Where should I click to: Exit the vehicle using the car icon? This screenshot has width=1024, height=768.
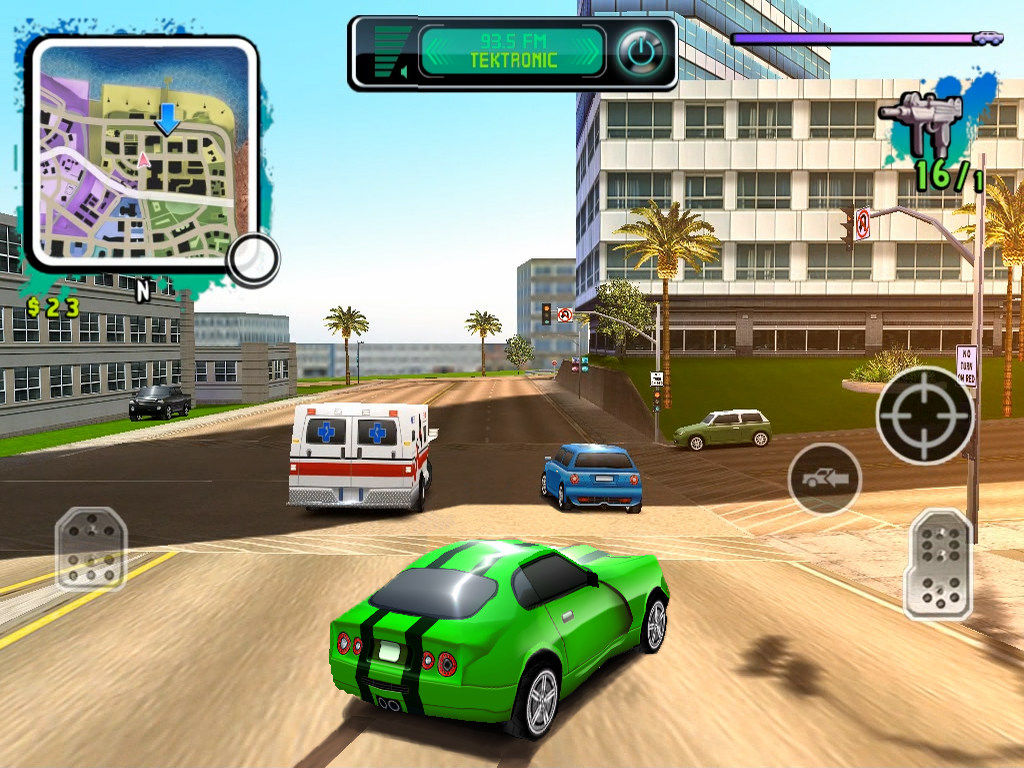(825, 479)
